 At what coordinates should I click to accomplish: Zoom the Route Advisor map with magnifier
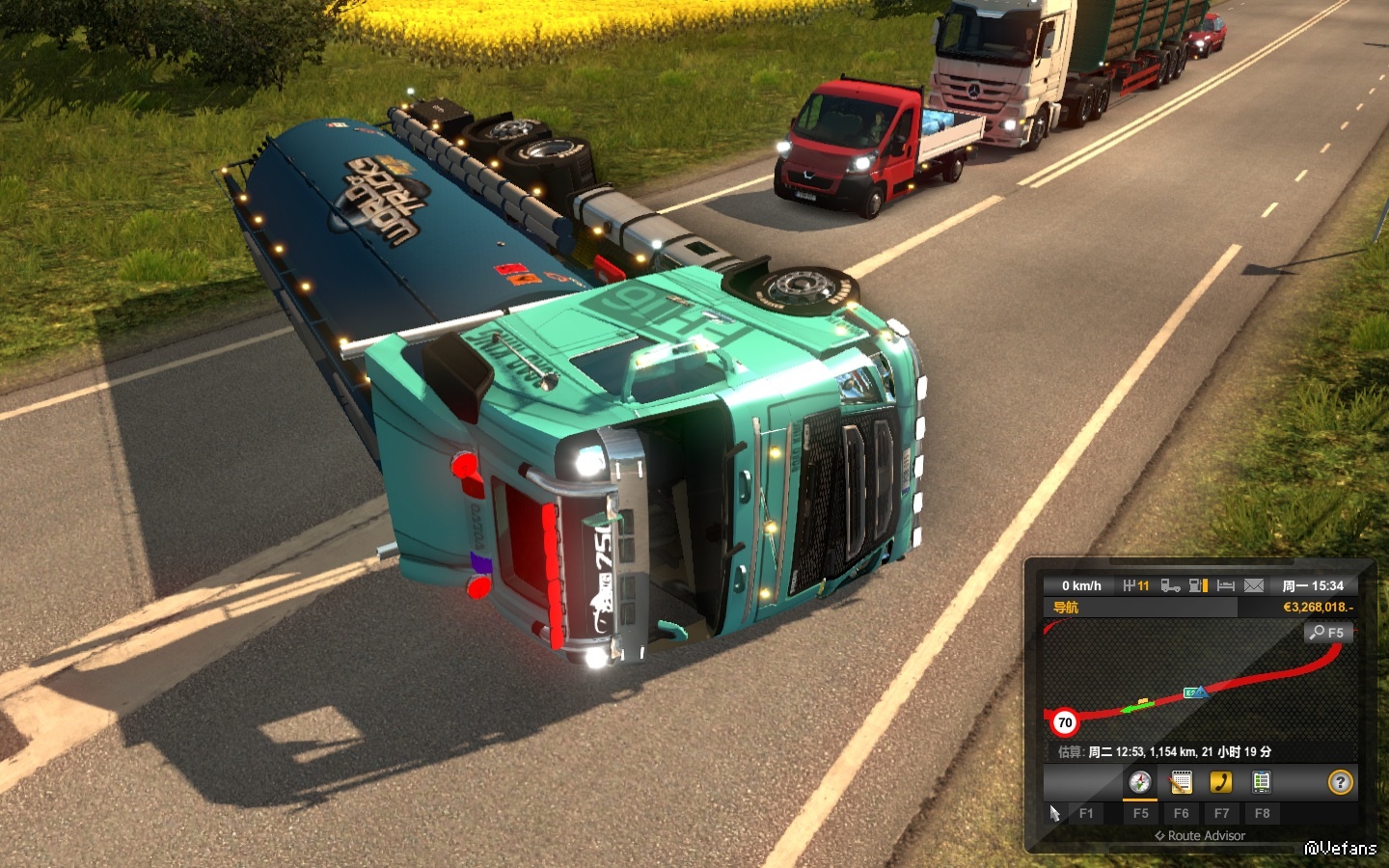(x=1328, y=633)
